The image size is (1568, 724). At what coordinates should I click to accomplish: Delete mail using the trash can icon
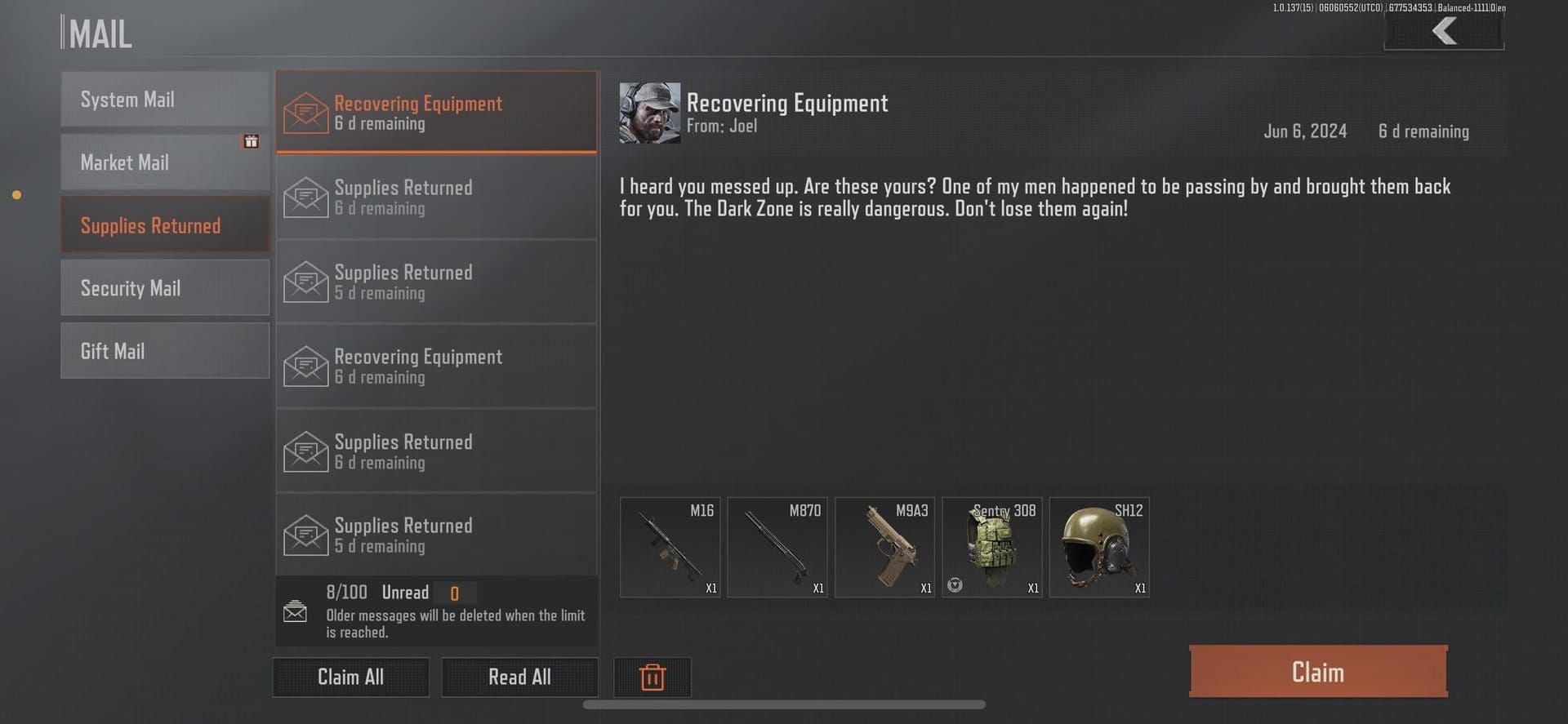[652, 677]
